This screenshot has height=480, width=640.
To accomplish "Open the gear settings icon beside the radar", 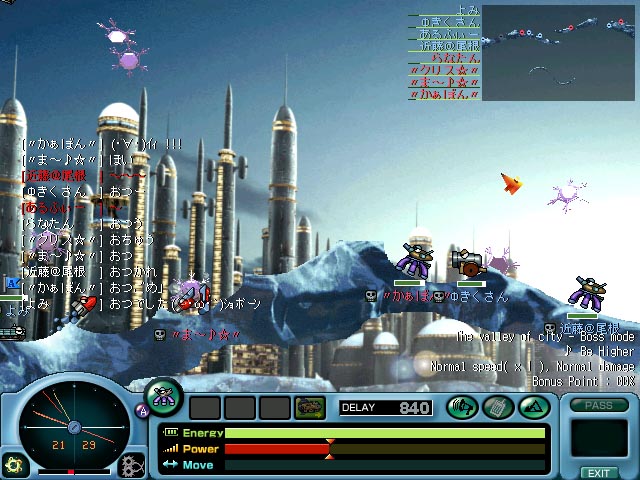I will [131, 464].
